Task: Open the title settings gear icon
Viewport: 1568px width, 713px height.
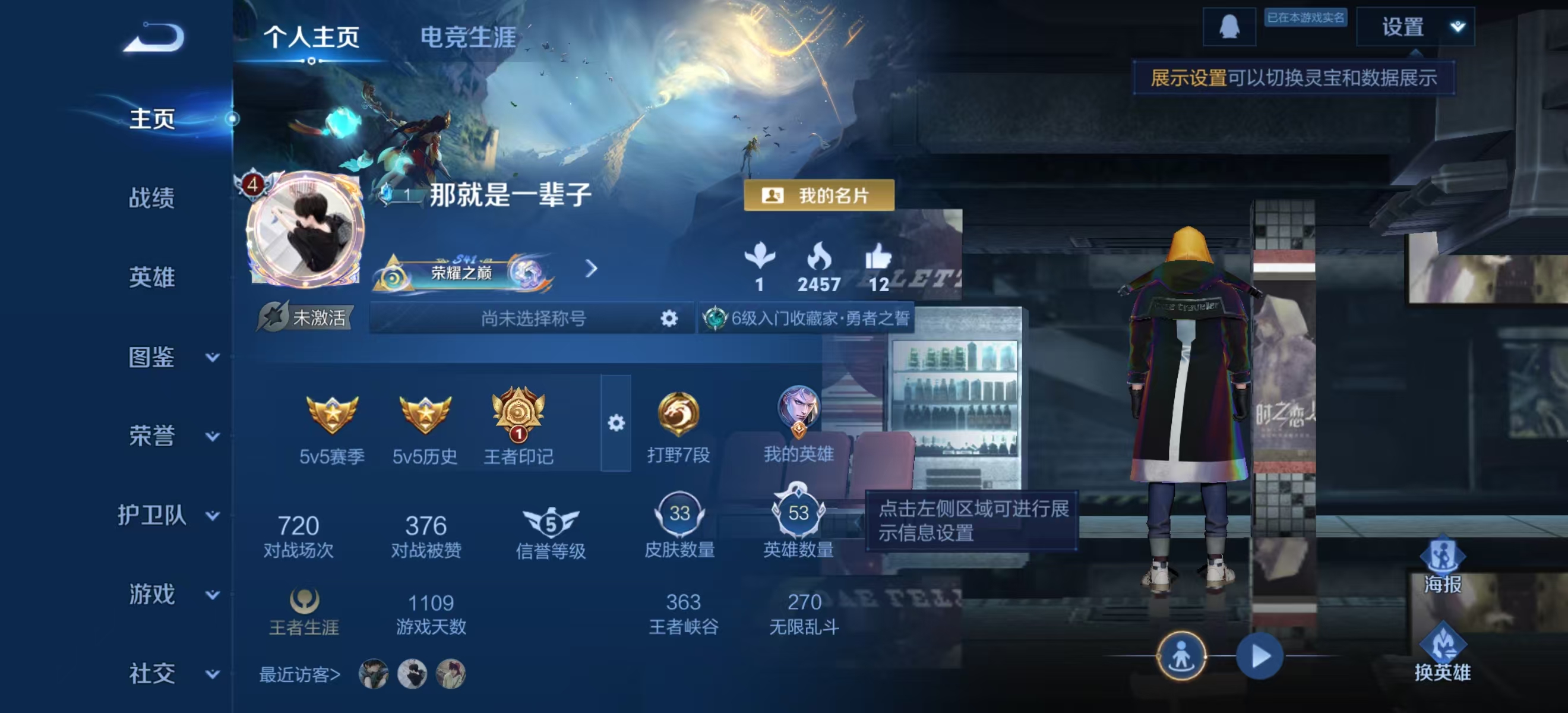Action: coord(670,318)
